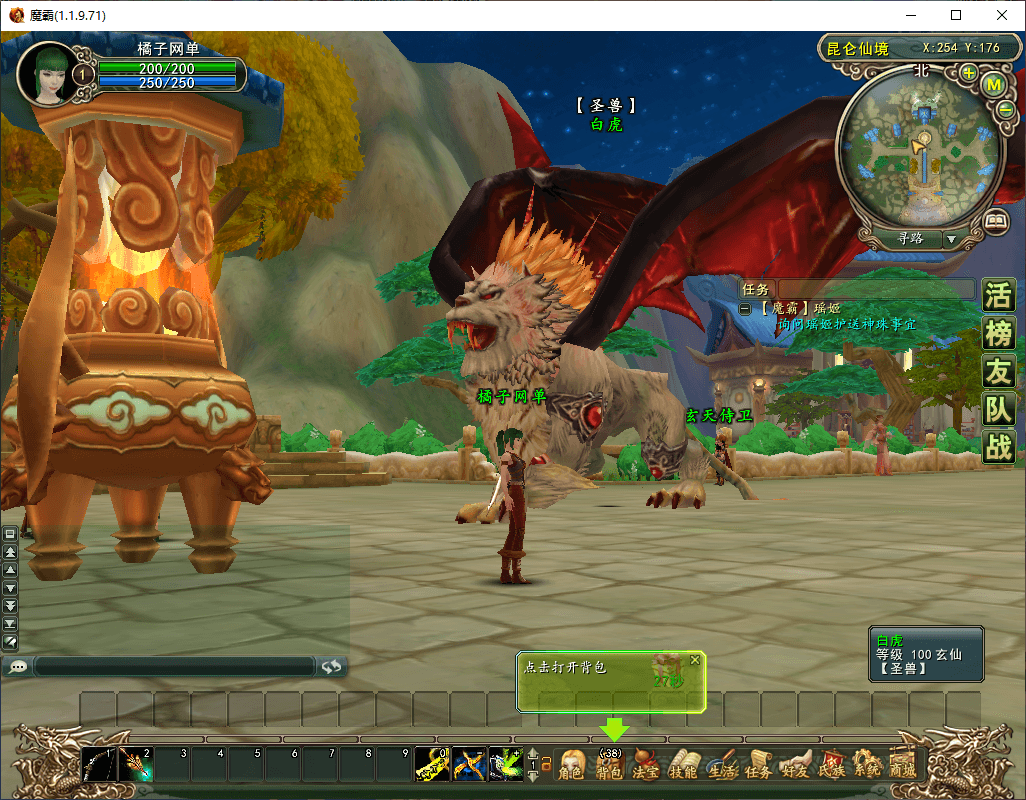Open the 法宝 treasure menu

pos(646,766)
